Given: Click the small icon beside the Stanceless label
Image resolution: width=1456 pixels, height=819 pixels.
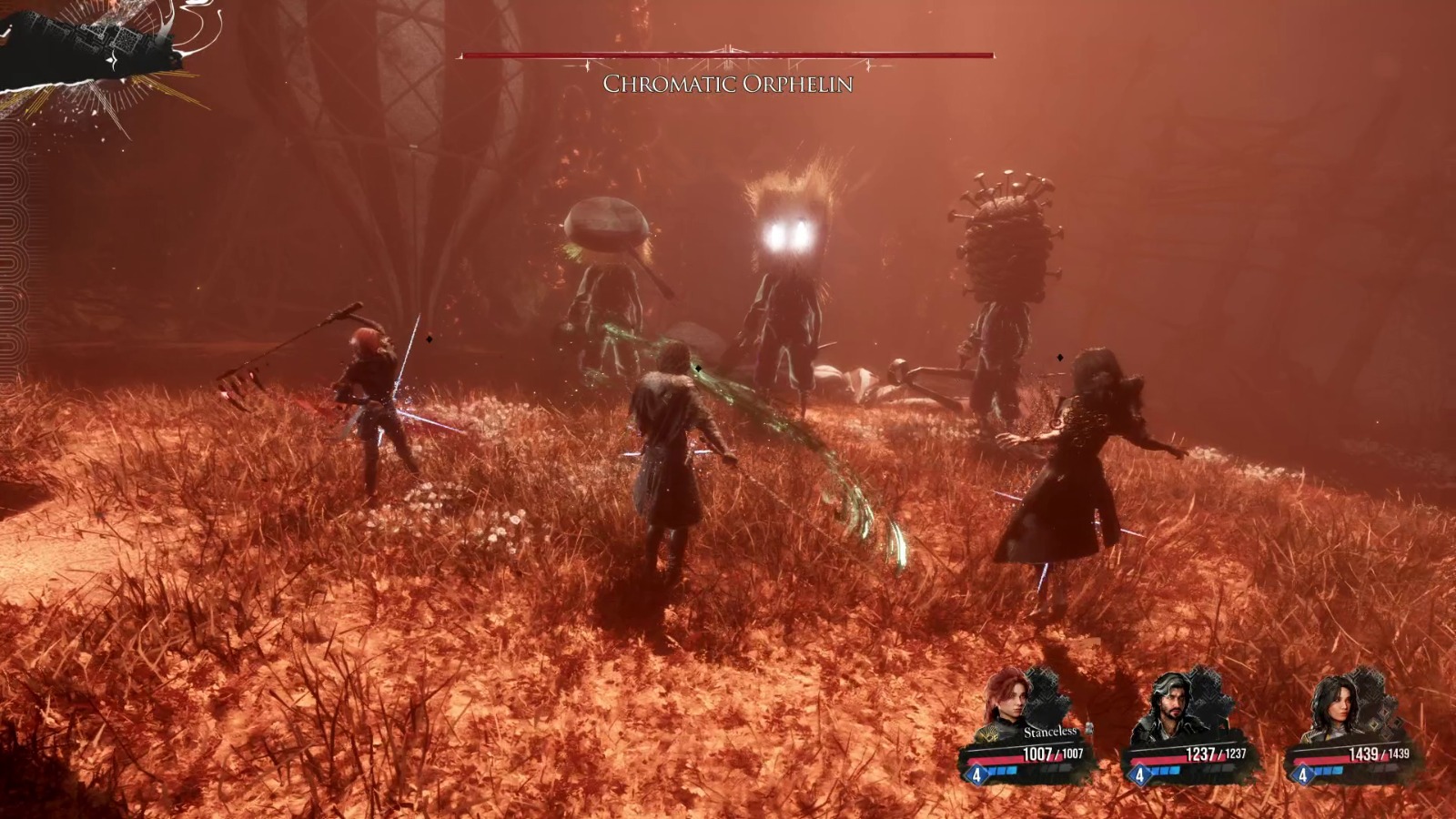Looking at the screenshot, I should [1090, 728].
